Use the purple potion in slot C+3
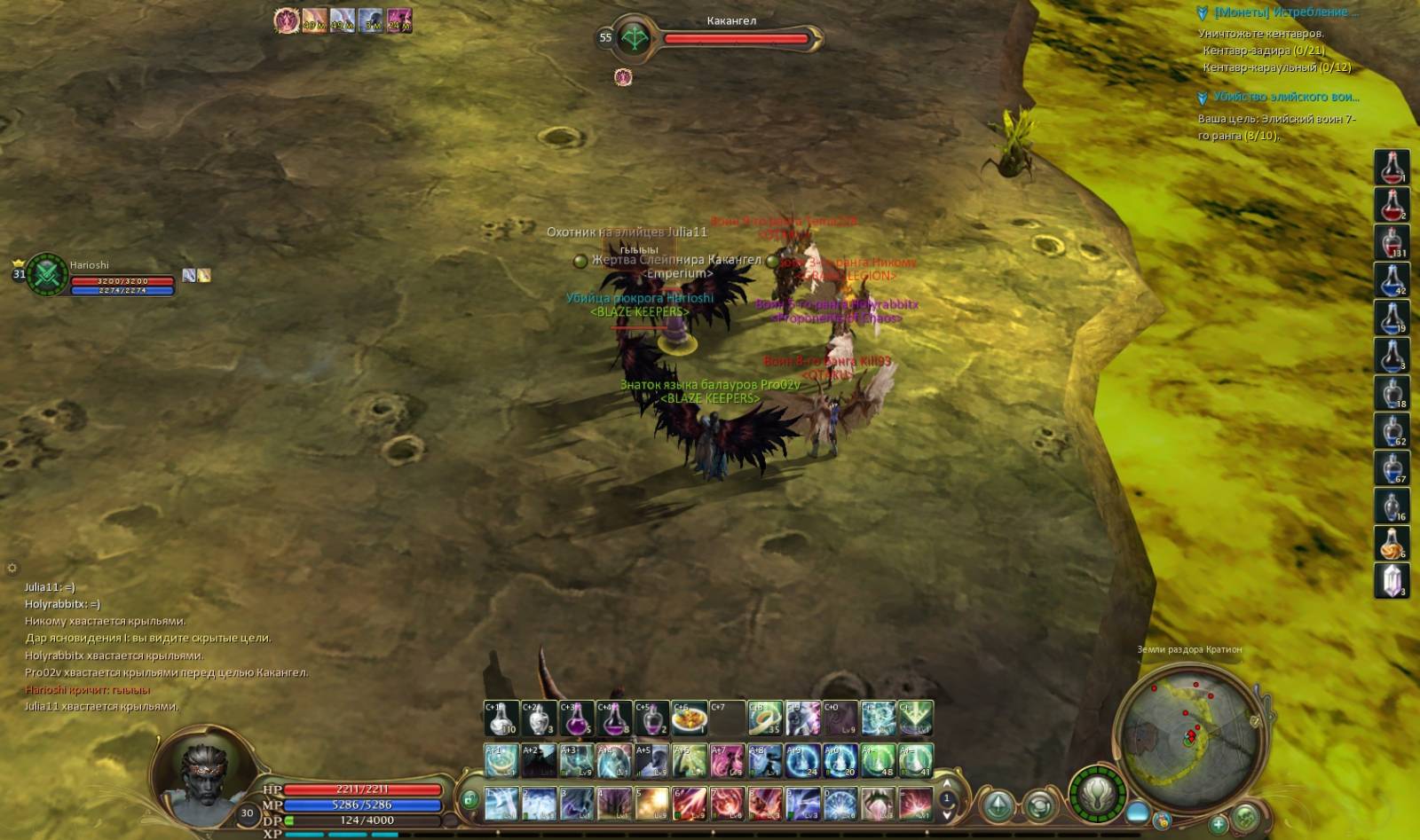The image size is (1420, 840). coord(577,718)
